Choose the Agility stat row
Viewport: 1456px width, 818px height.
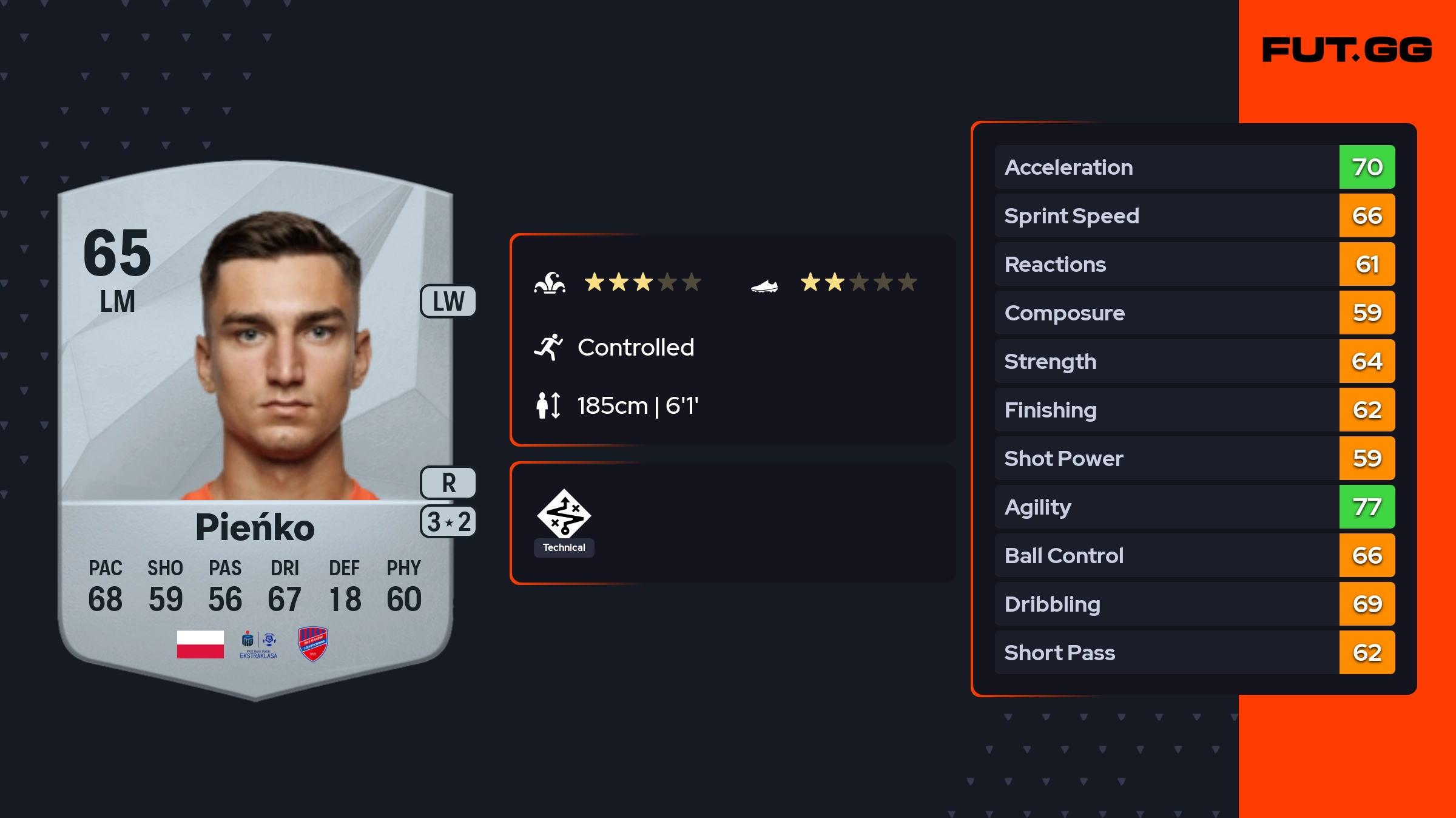pyautogui.click(x=1194, y=507)
